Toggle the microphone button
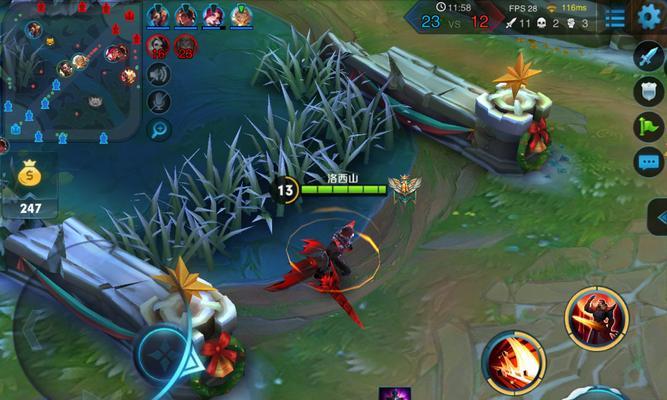 [x=158, y=101]
